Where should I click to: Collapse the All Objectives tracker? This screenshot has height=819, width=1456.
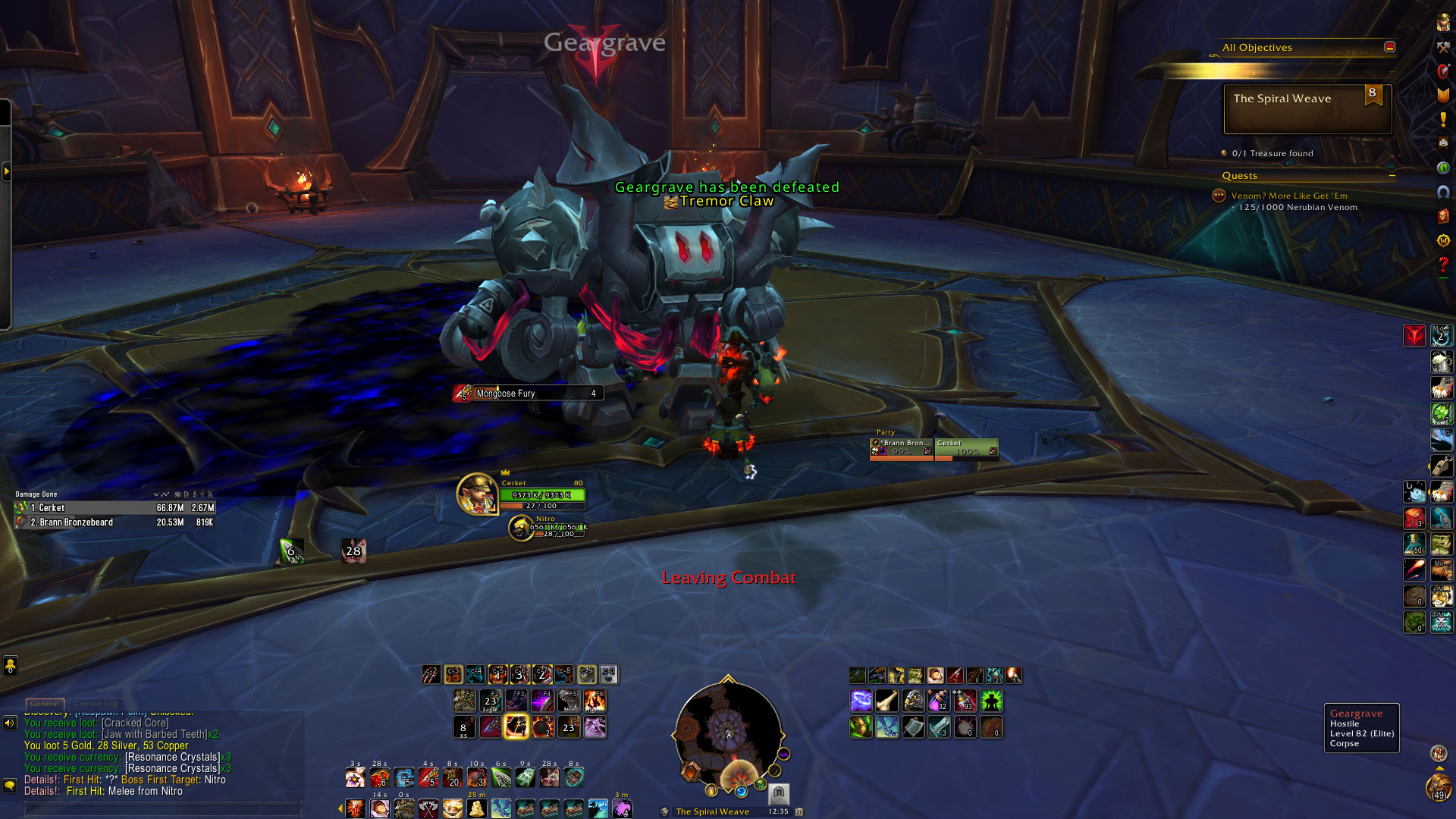[1389, 47]
